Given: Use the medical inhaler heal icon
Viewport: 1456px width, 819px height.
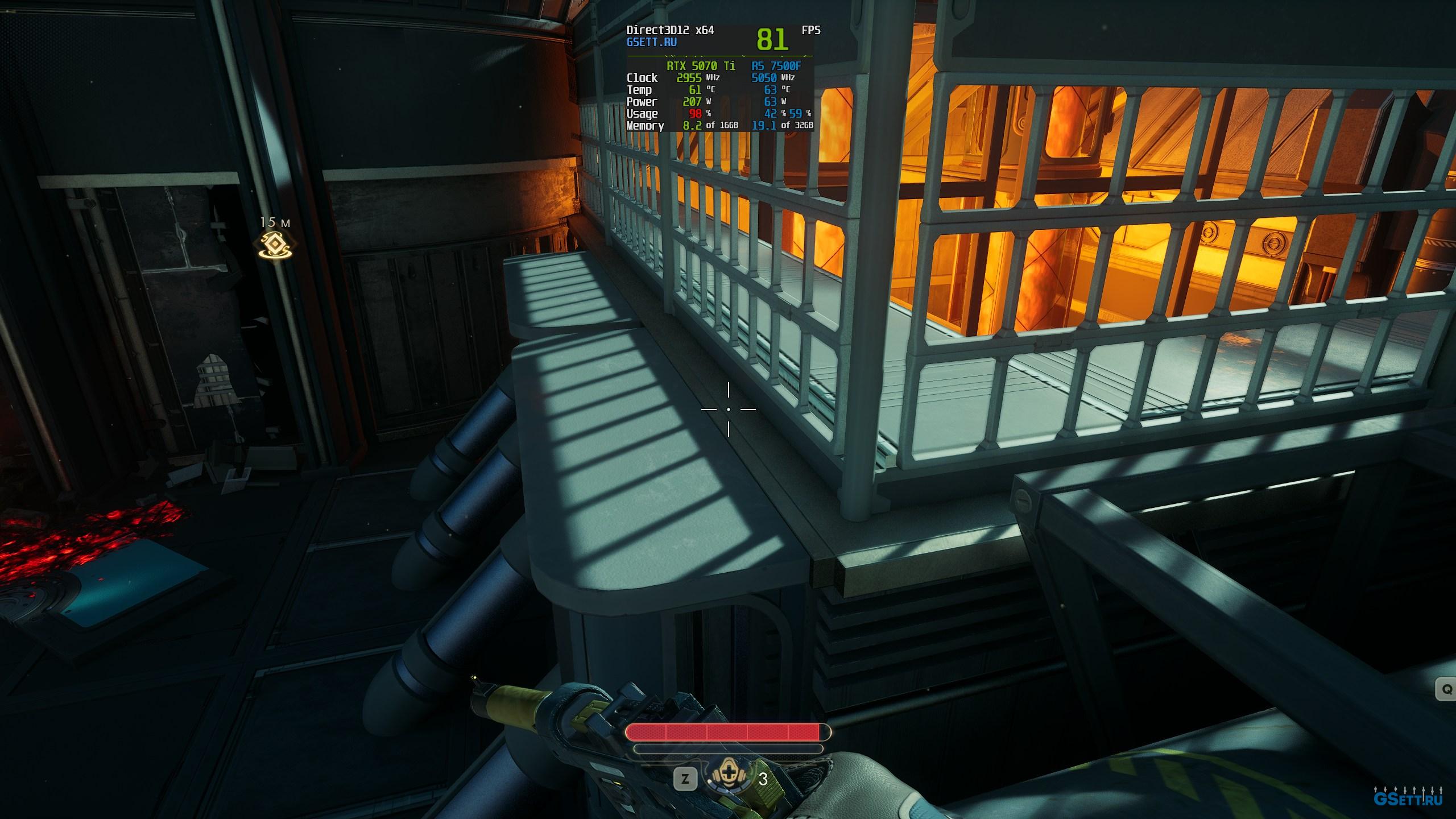Looking at the screenshot, I should pos(728,778).
